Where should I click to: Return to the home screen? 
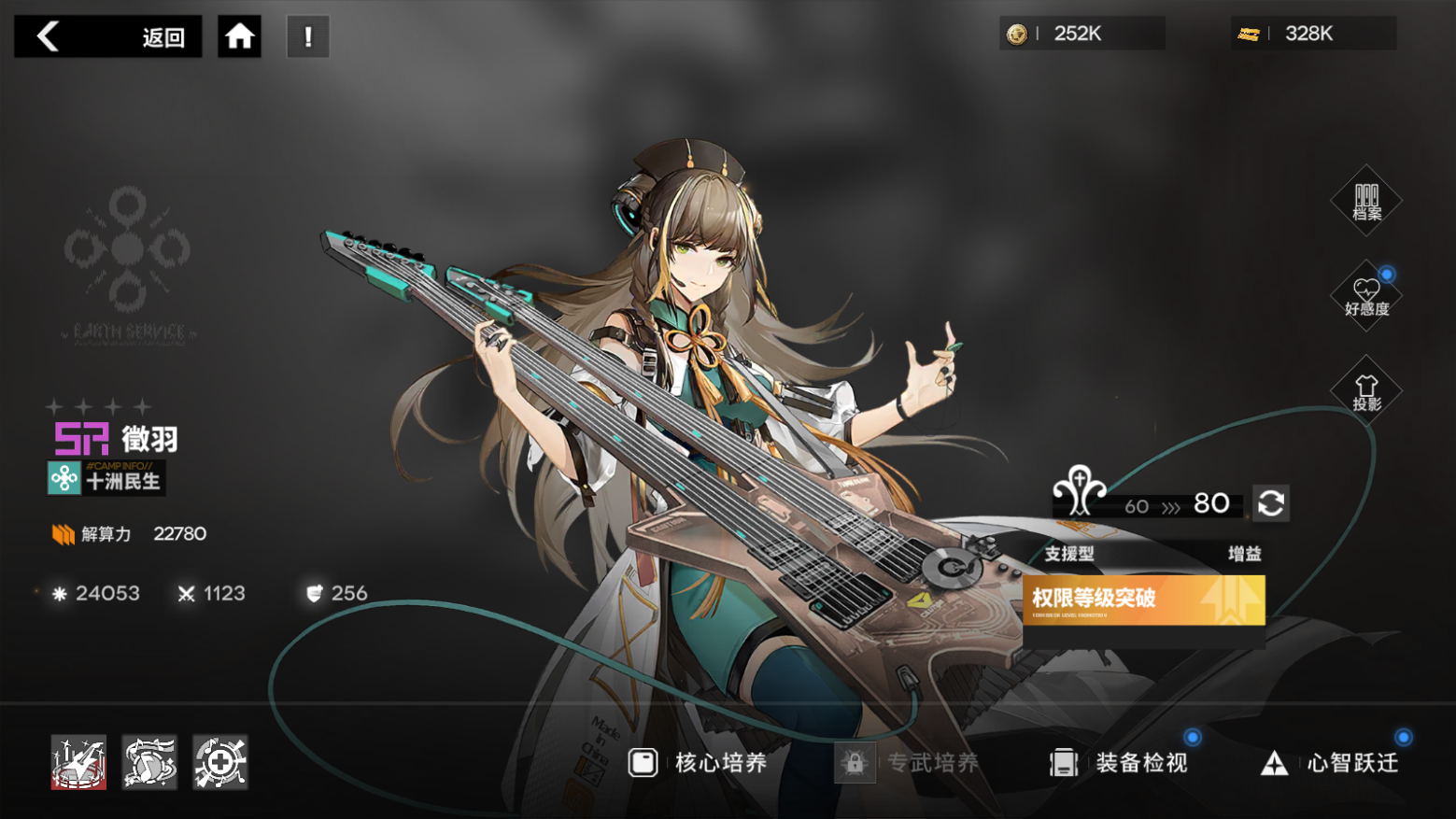[x=239, y=36]
